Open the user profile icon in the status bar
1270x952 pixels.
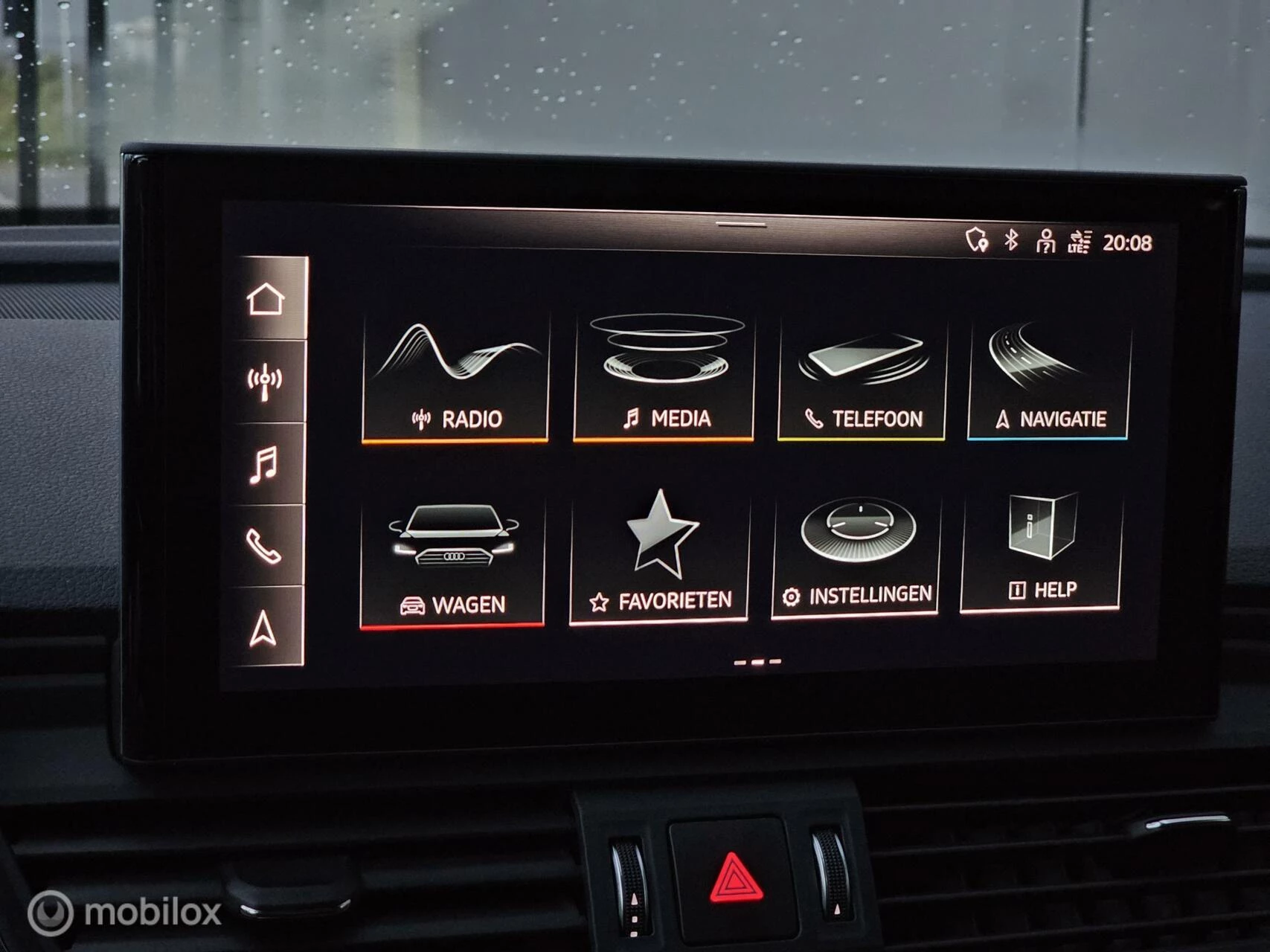tap(1045, 242)
